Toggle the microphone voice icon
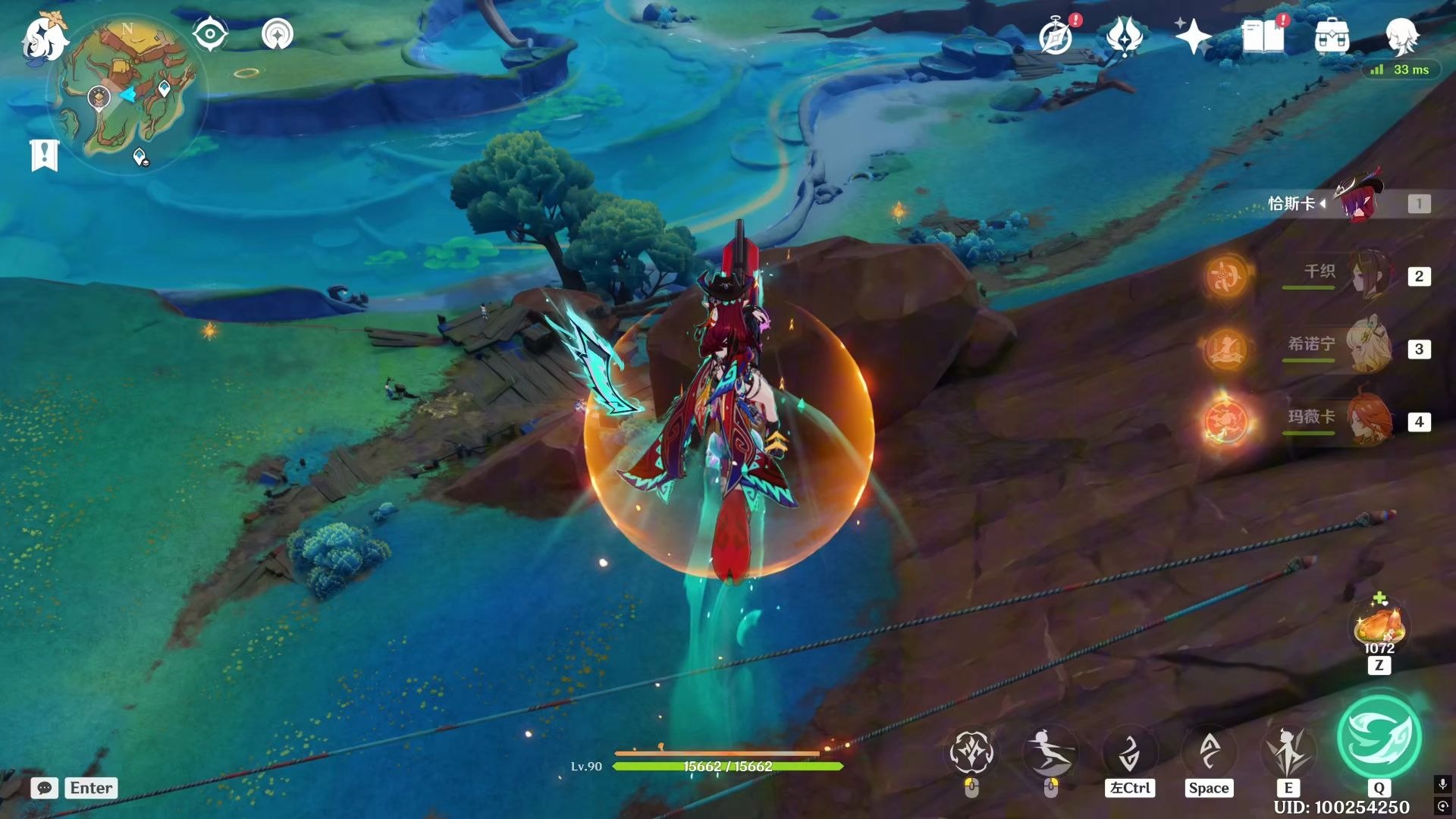 (x=1442, y=784)
